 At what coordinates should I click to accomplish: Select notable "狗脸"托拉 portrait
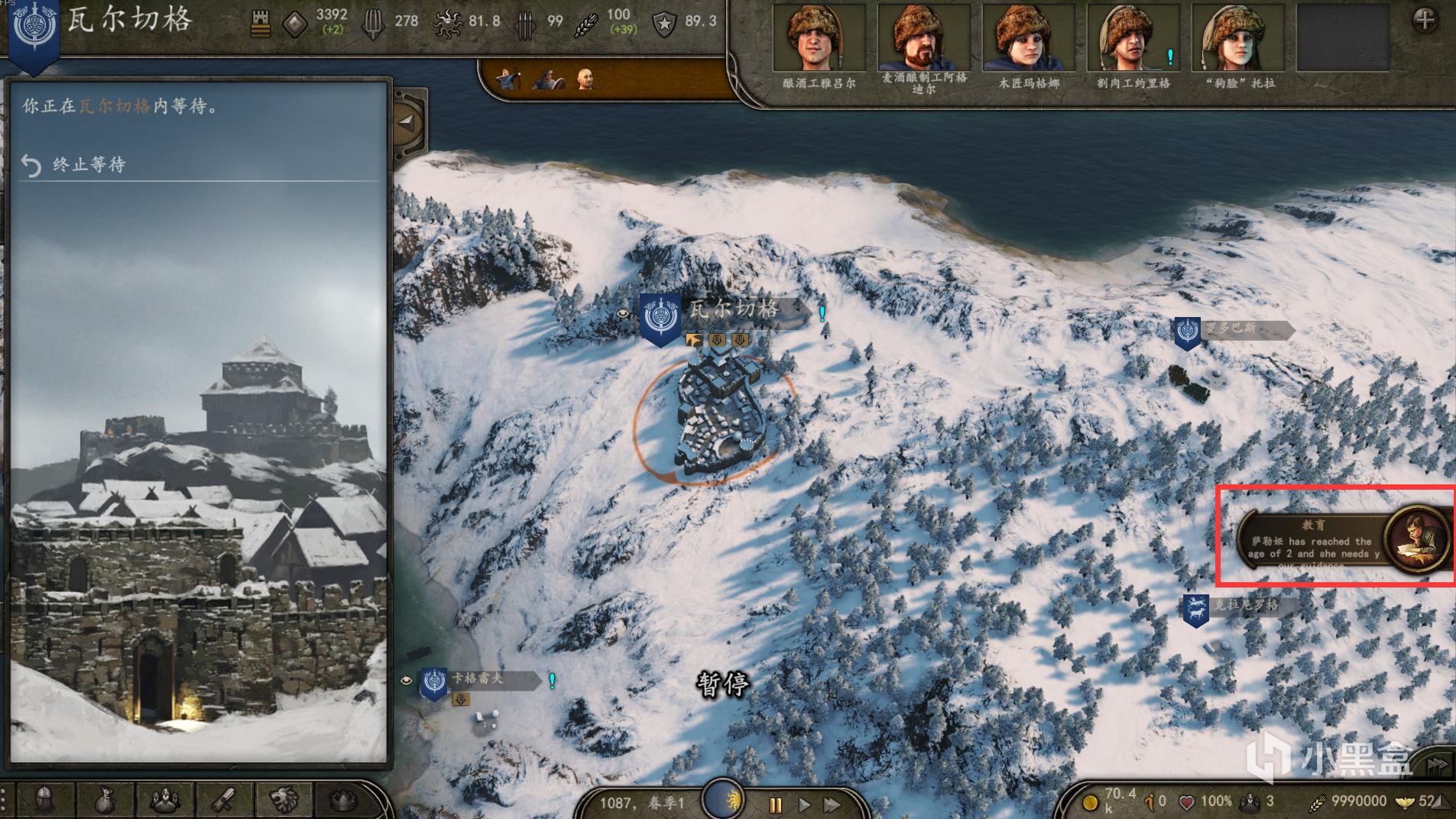coord(1238,38)
